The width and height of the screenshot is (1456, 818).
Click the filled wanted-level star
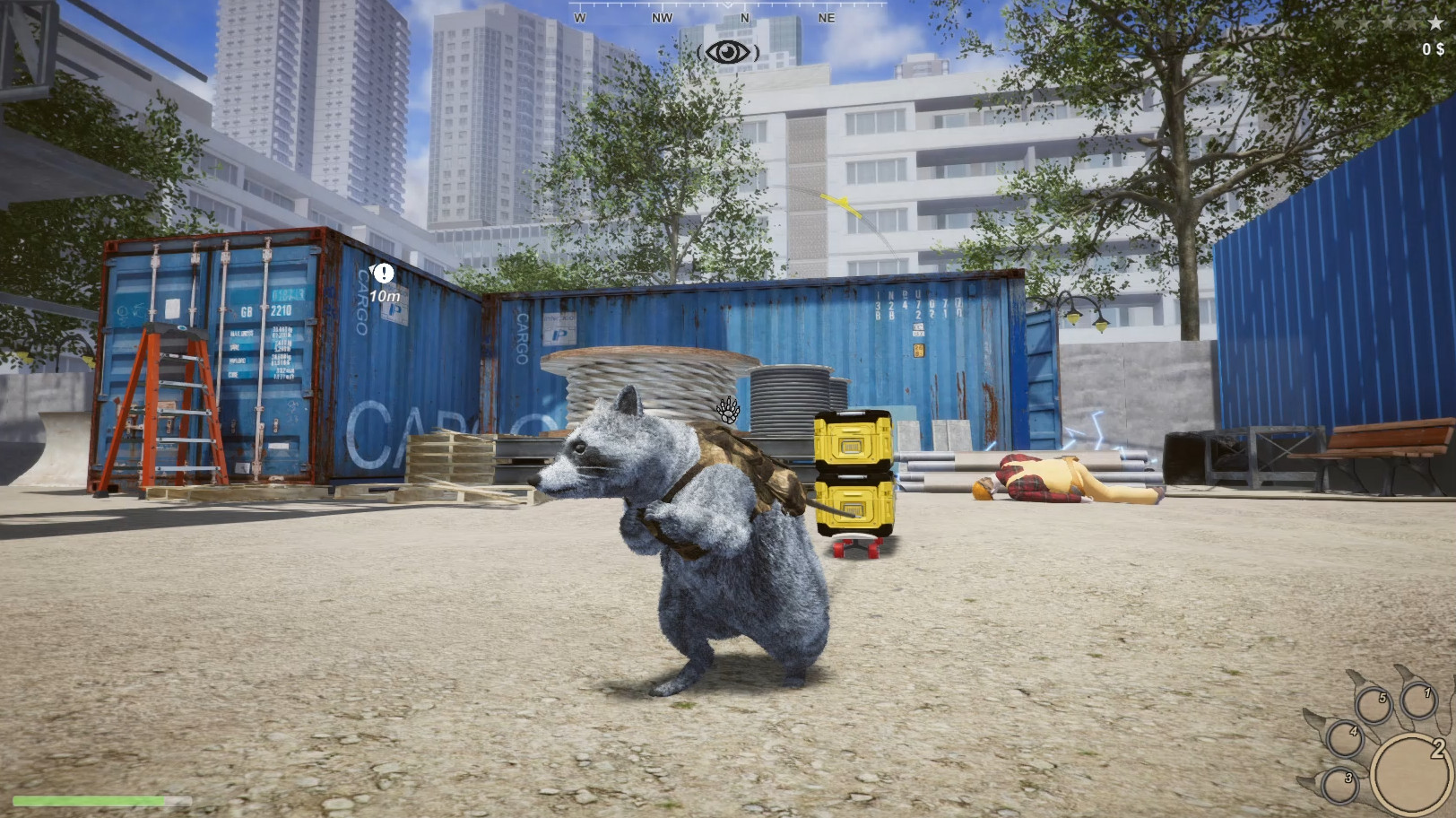[1436, 22]
